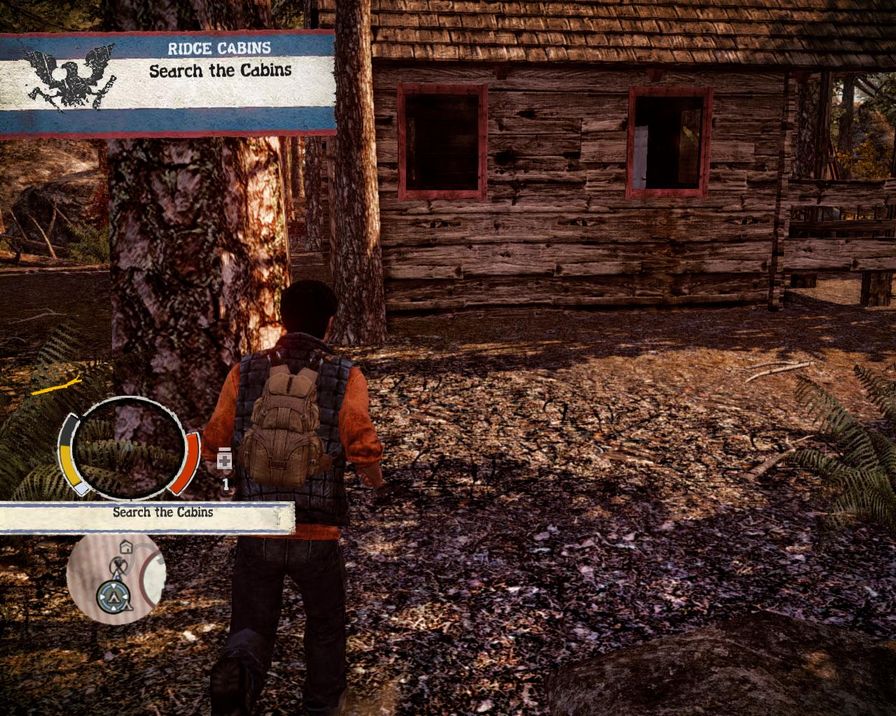896x716 pixels.
Task: Click the Ridge Cabins mission banner
Action: pos(168,83)
